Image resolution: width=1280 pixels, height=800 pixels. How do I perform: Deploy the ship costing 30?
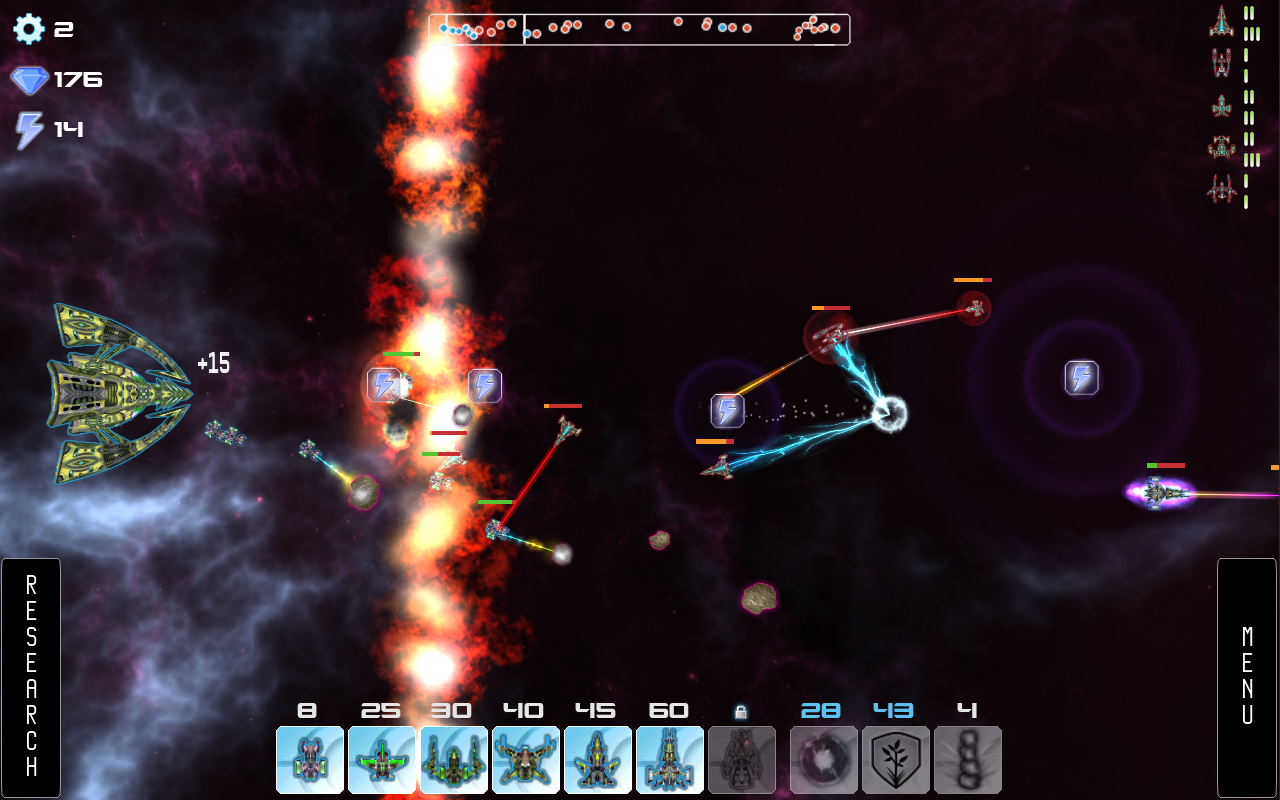454,760
